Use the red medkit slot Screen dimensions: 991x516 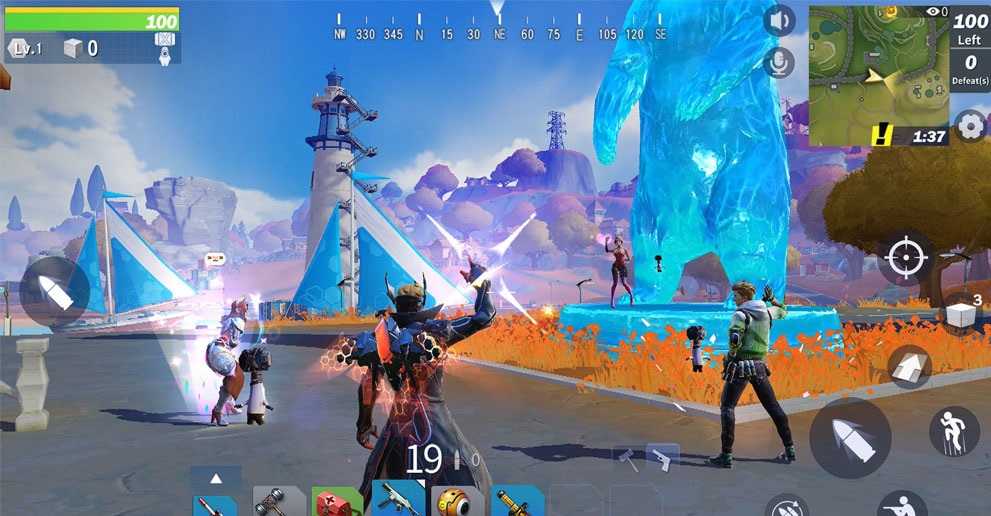[337, 502]
